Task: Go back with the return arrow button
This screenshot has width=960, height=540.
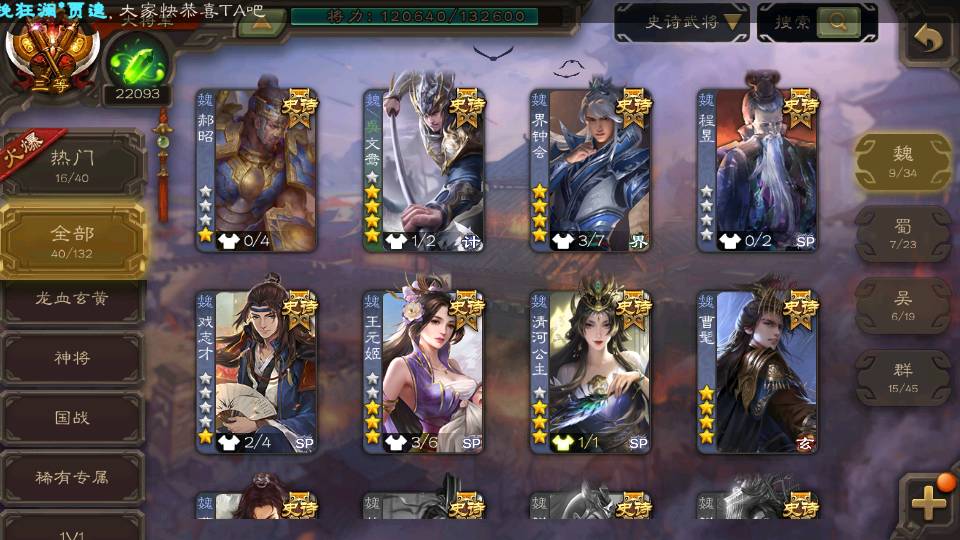Action: (x=929, y=40)
